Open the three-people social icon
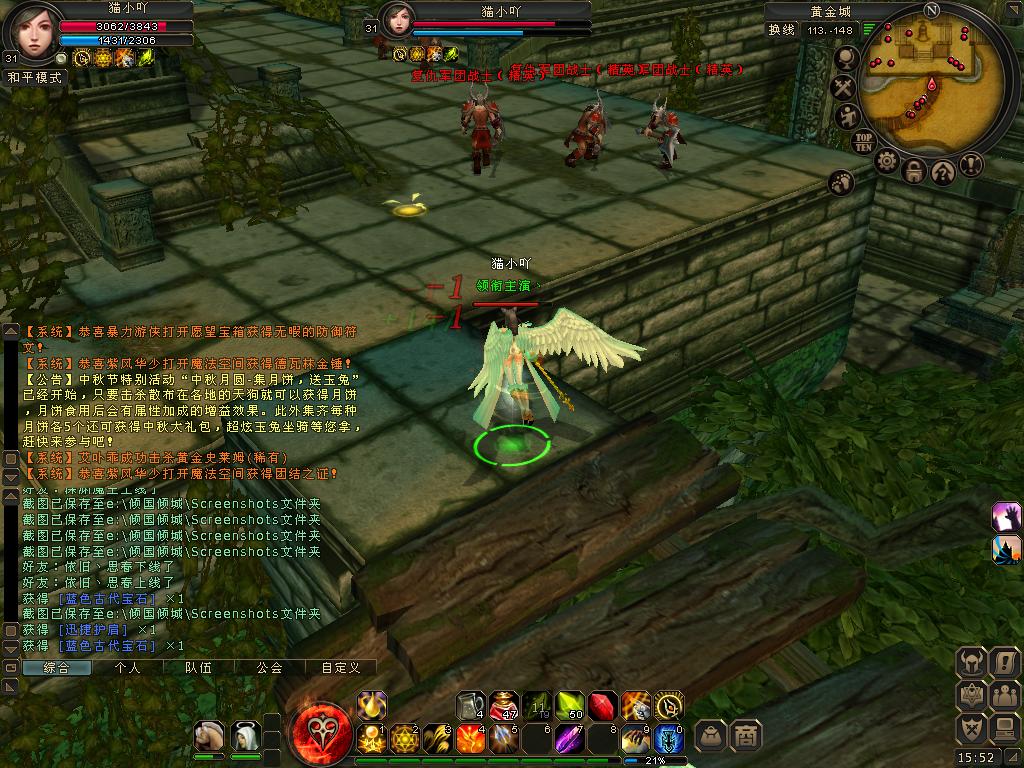 (1003, 695)
